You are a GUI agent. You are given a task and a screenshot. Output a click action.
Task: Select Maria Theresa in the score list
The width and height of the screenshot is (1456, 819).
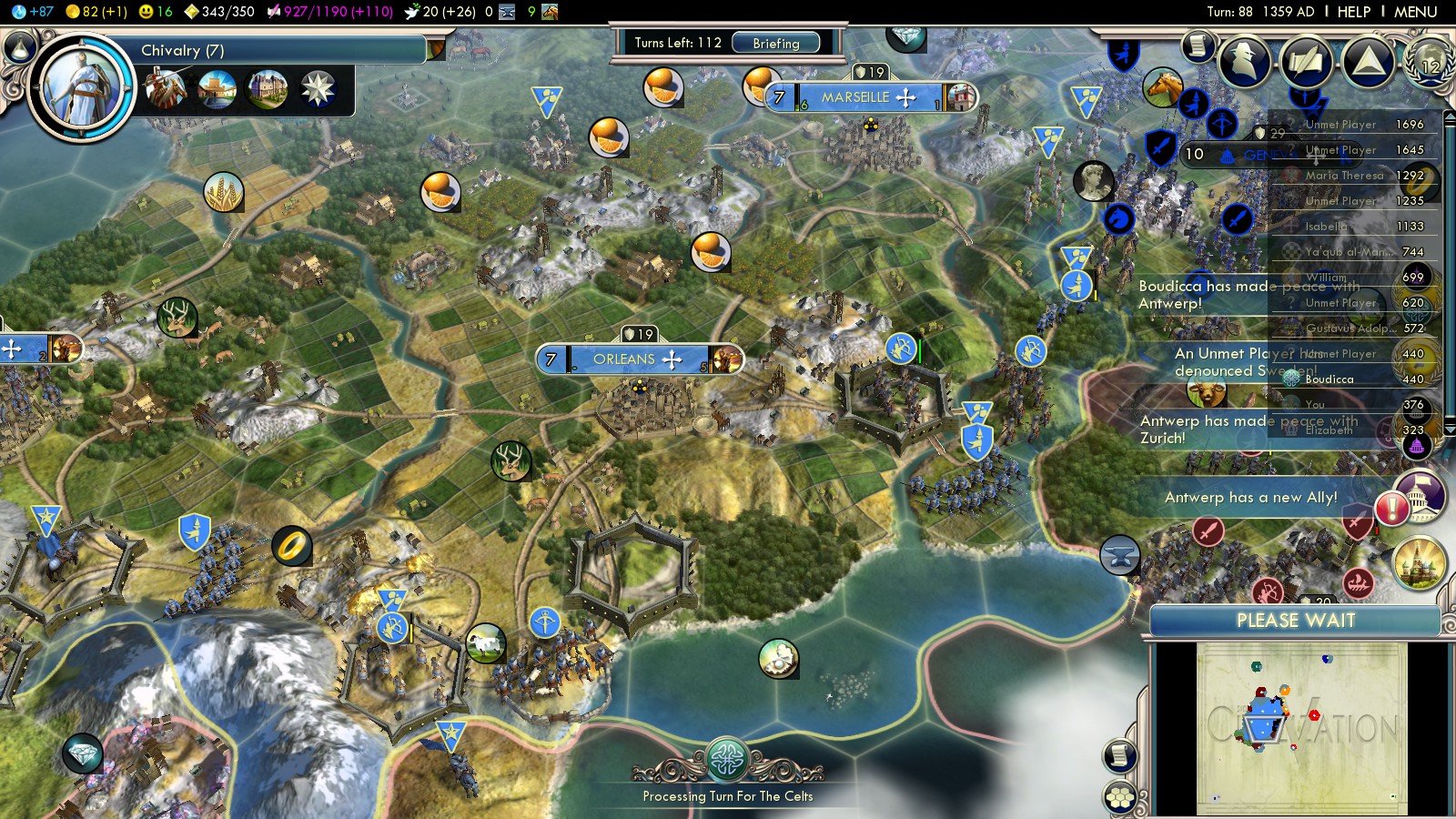(1344, 176)
